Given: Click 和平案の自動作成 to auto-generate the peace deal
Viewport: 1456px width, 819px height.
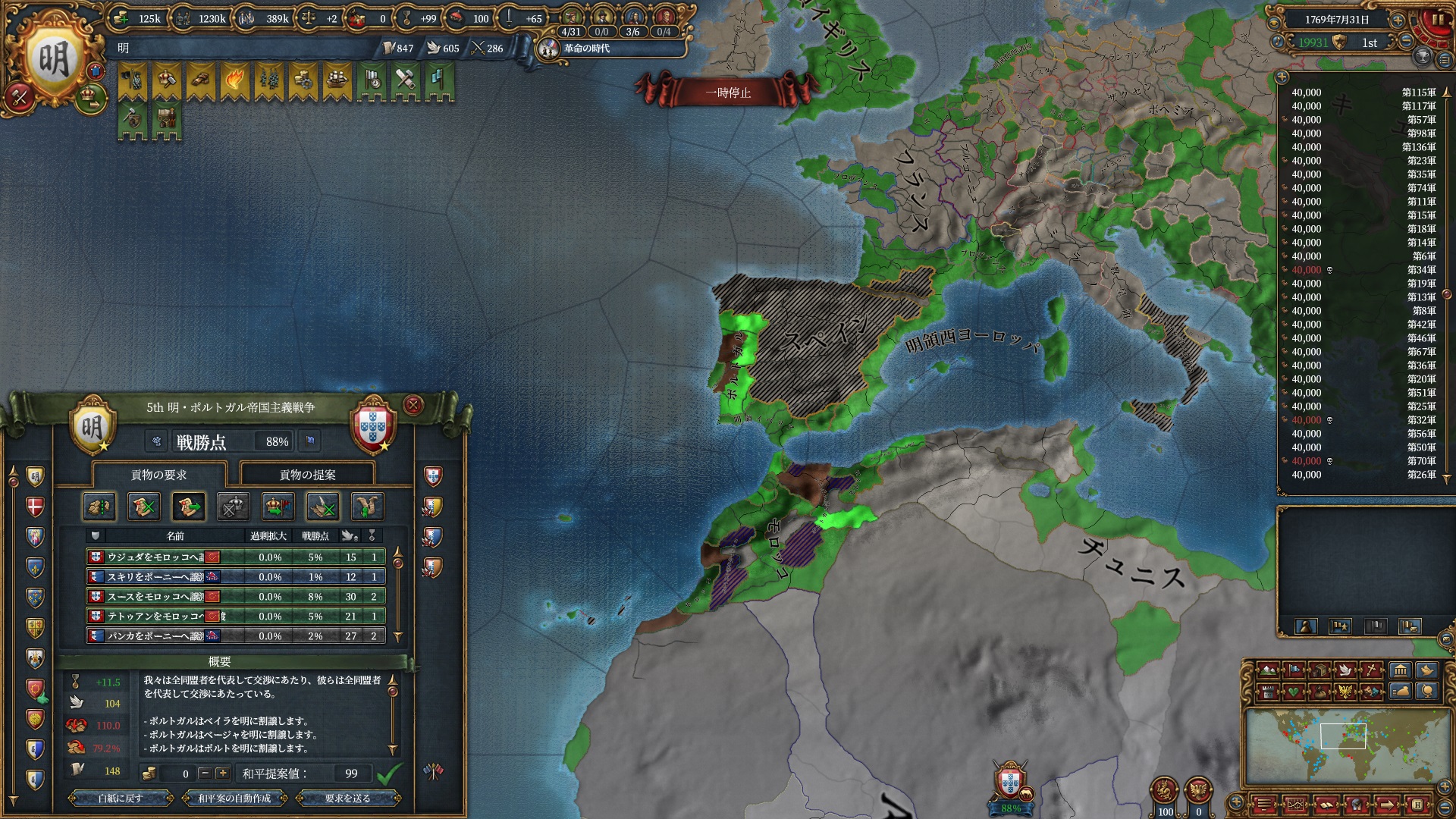Looking at the screenshot, I should (234, 798).
